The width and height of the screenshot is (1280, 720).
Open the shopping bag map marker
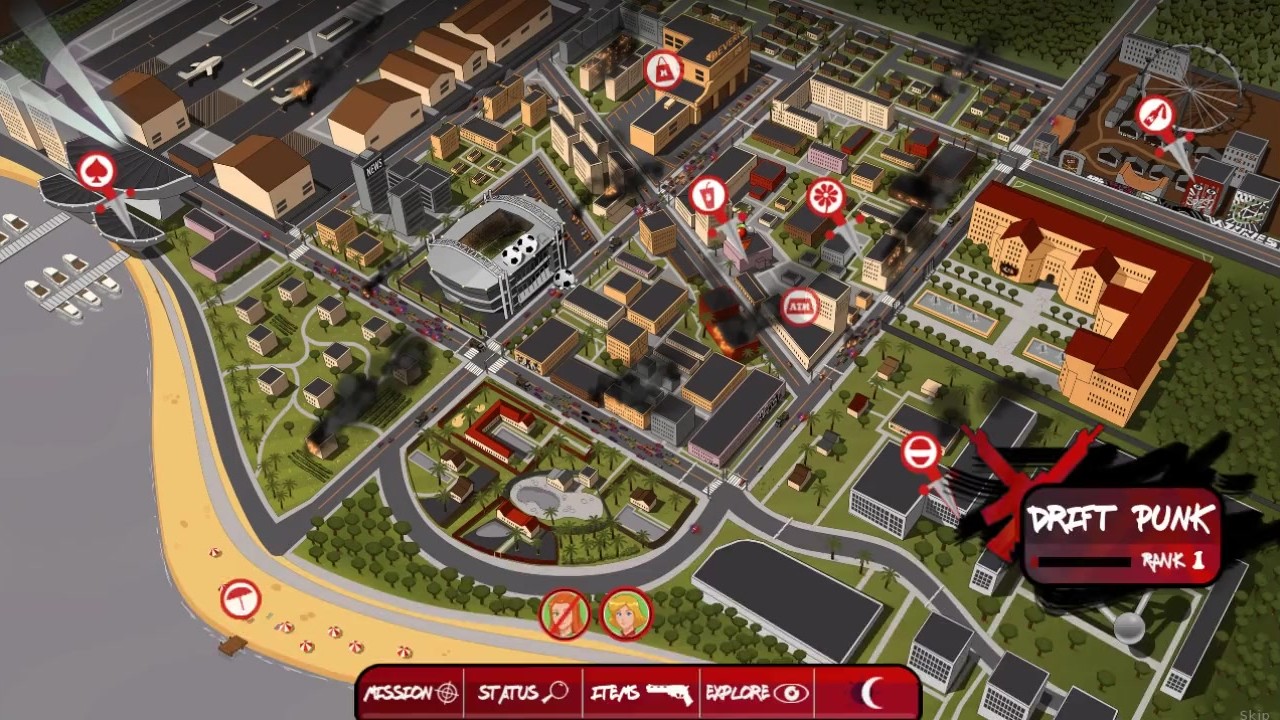(x=663, y=68)
